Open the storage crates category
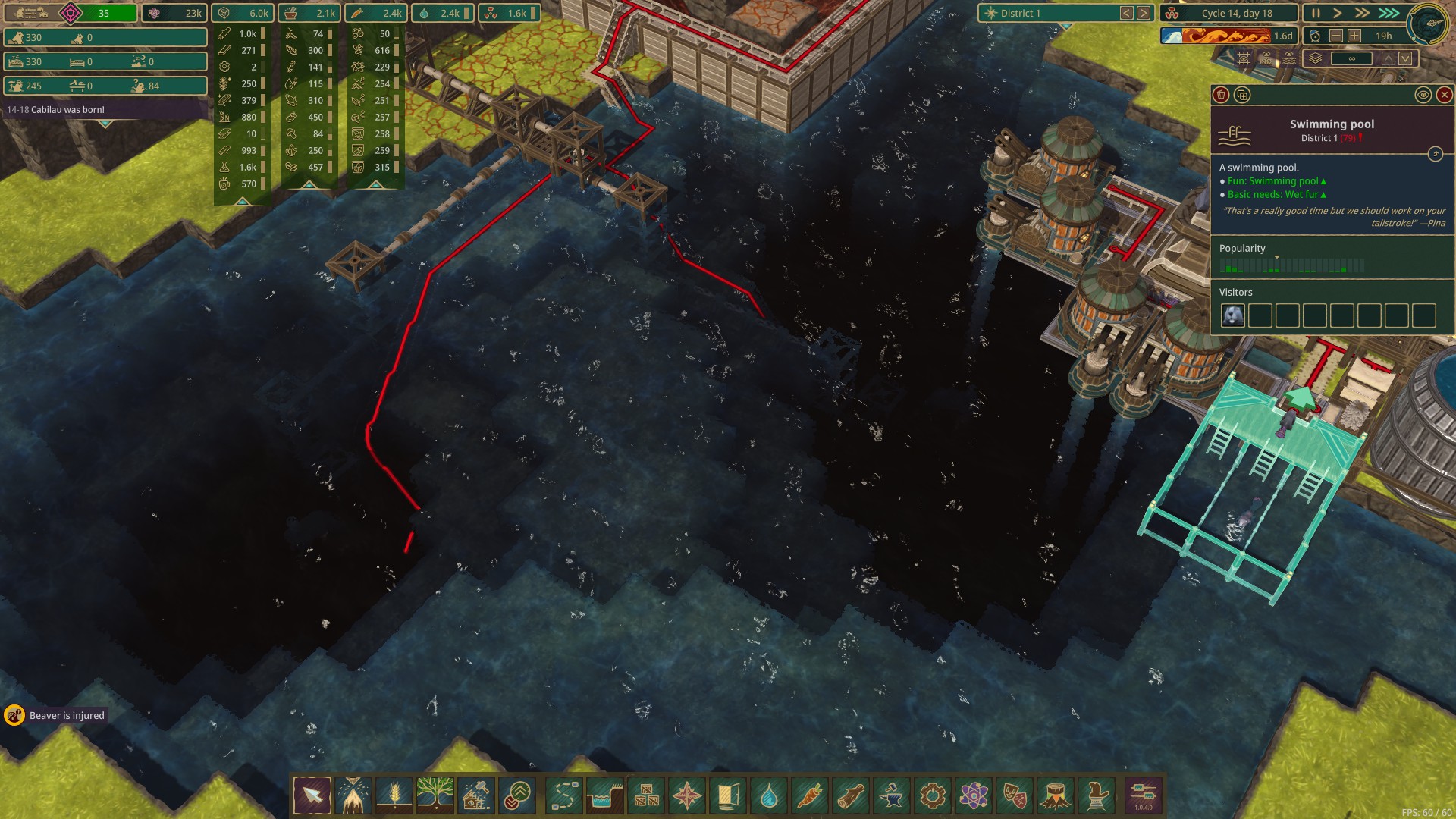Viewport: 1456px width, 819px height. (x=646, y=795)
